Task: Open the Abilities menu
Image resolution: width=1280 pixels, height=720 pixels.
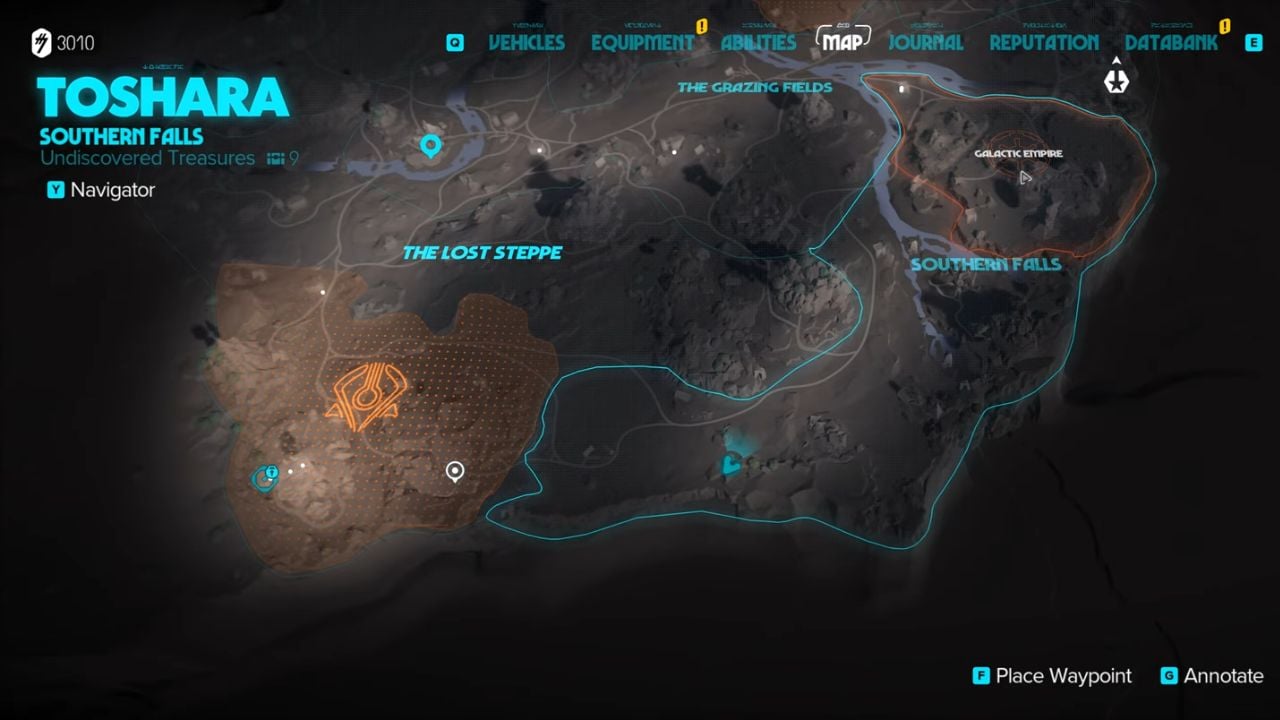Action: (x=757, y=42)
